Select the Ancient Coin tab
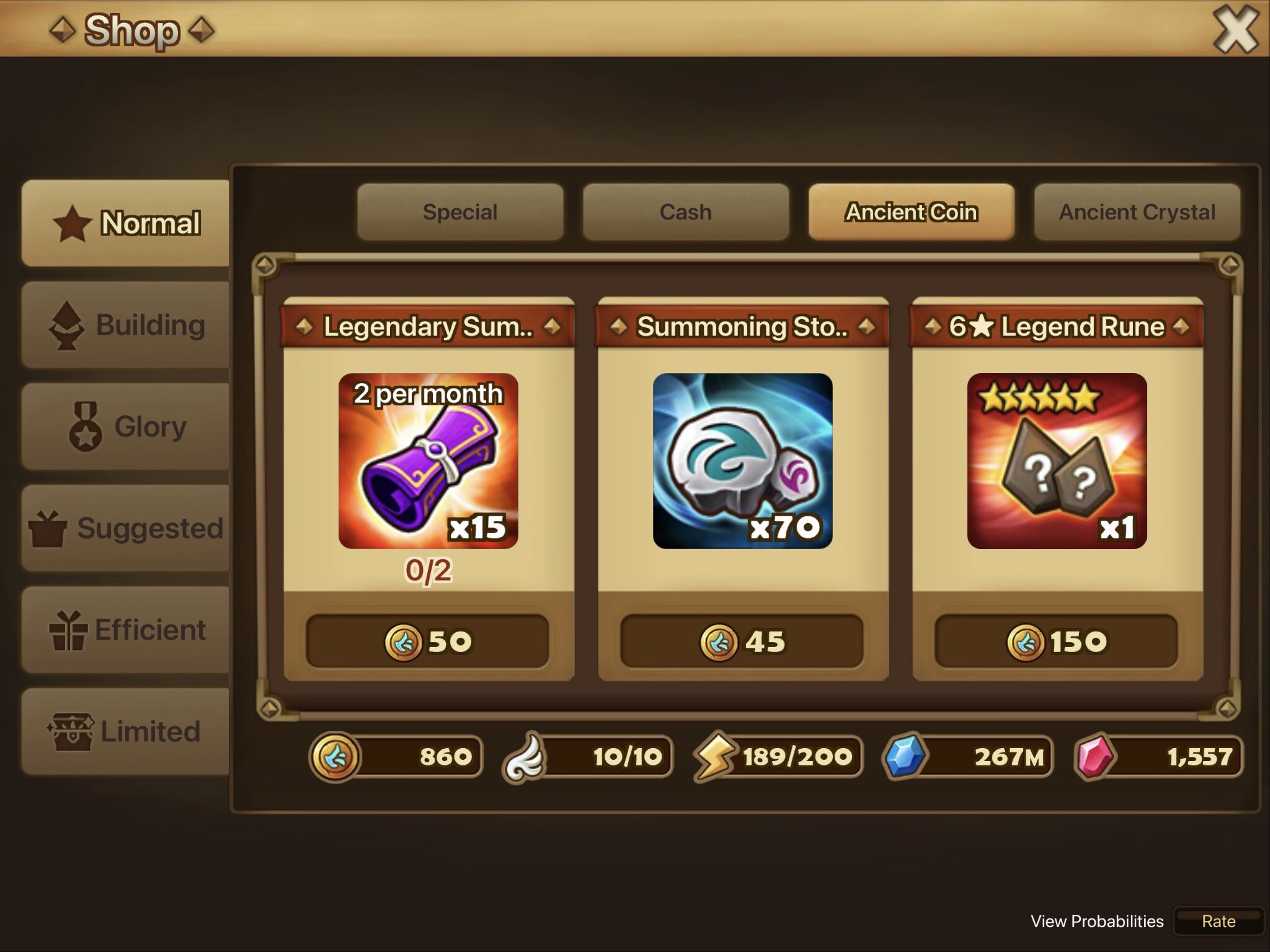 tap(911, 212)
